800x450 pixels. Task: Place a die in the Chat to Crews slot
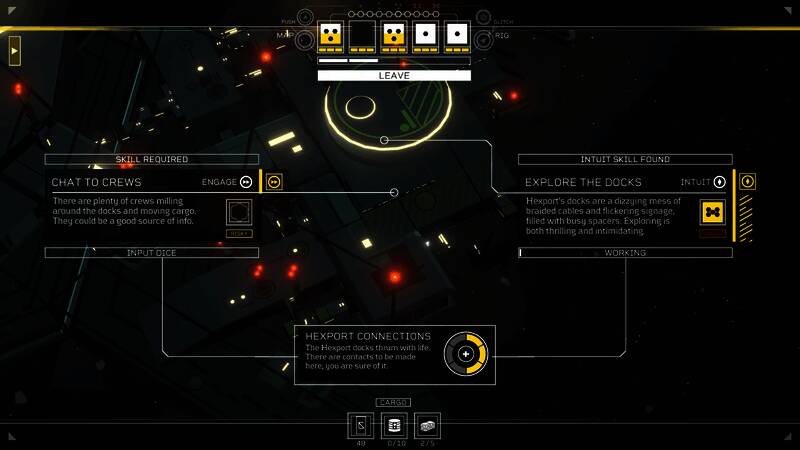pyautogui.click(x=239, y=213)
